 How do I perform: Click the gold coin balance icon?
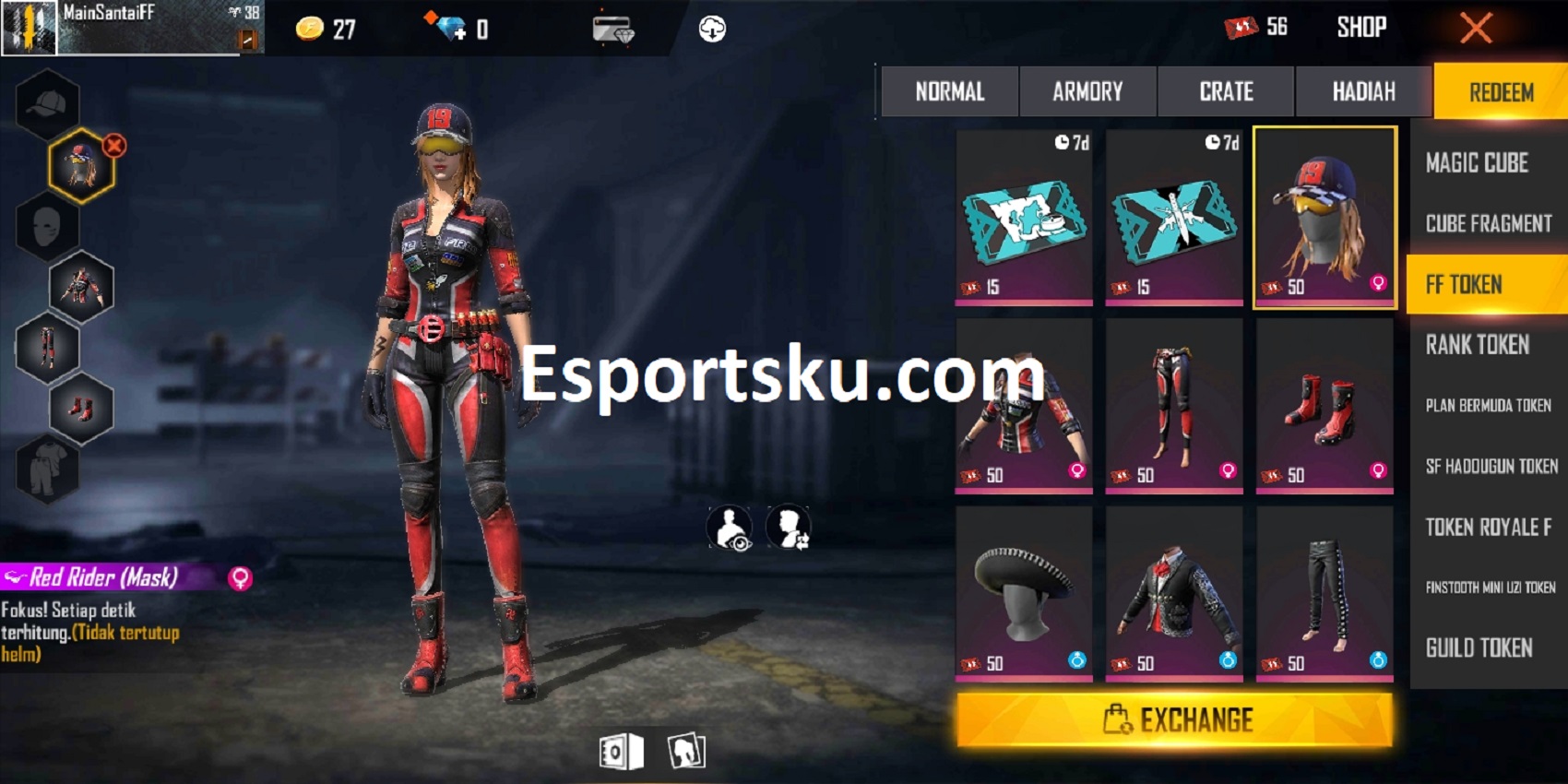pyautogui.click(x=311, y=28)
